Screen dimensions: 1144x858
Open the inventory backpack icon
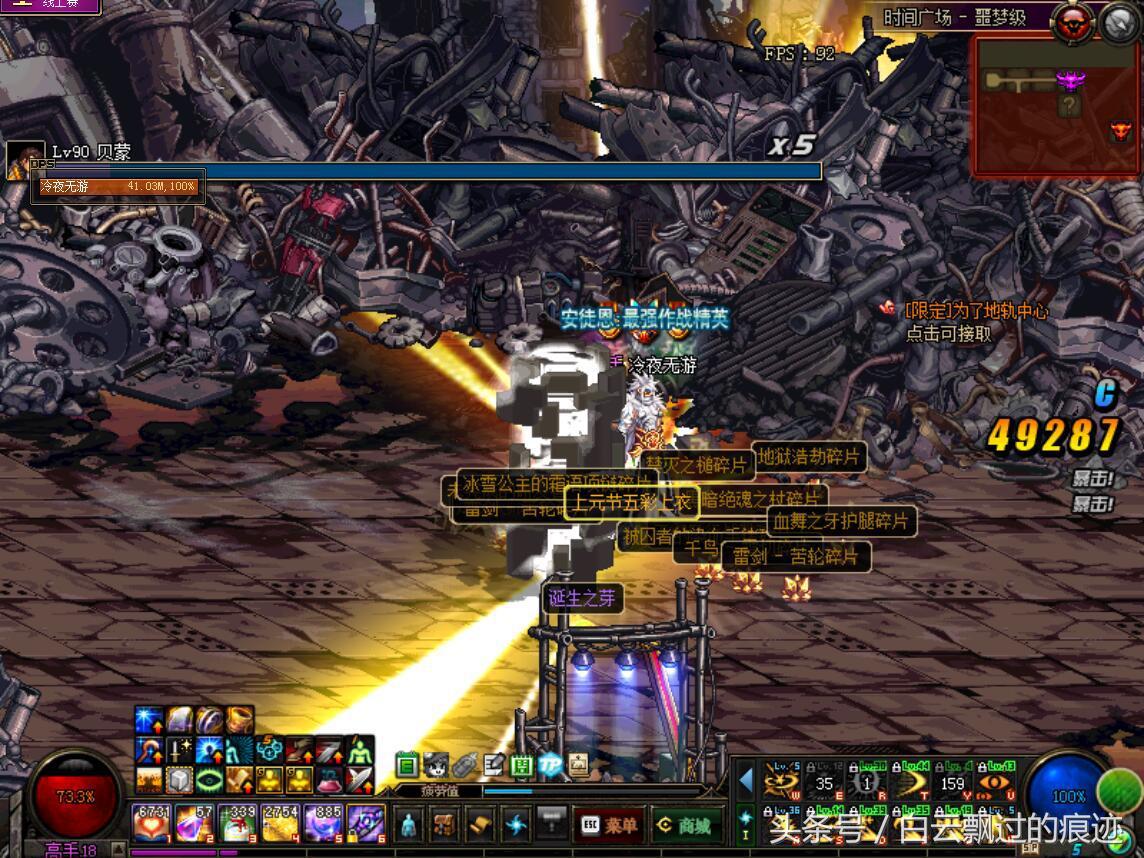[x=445, y=825]
